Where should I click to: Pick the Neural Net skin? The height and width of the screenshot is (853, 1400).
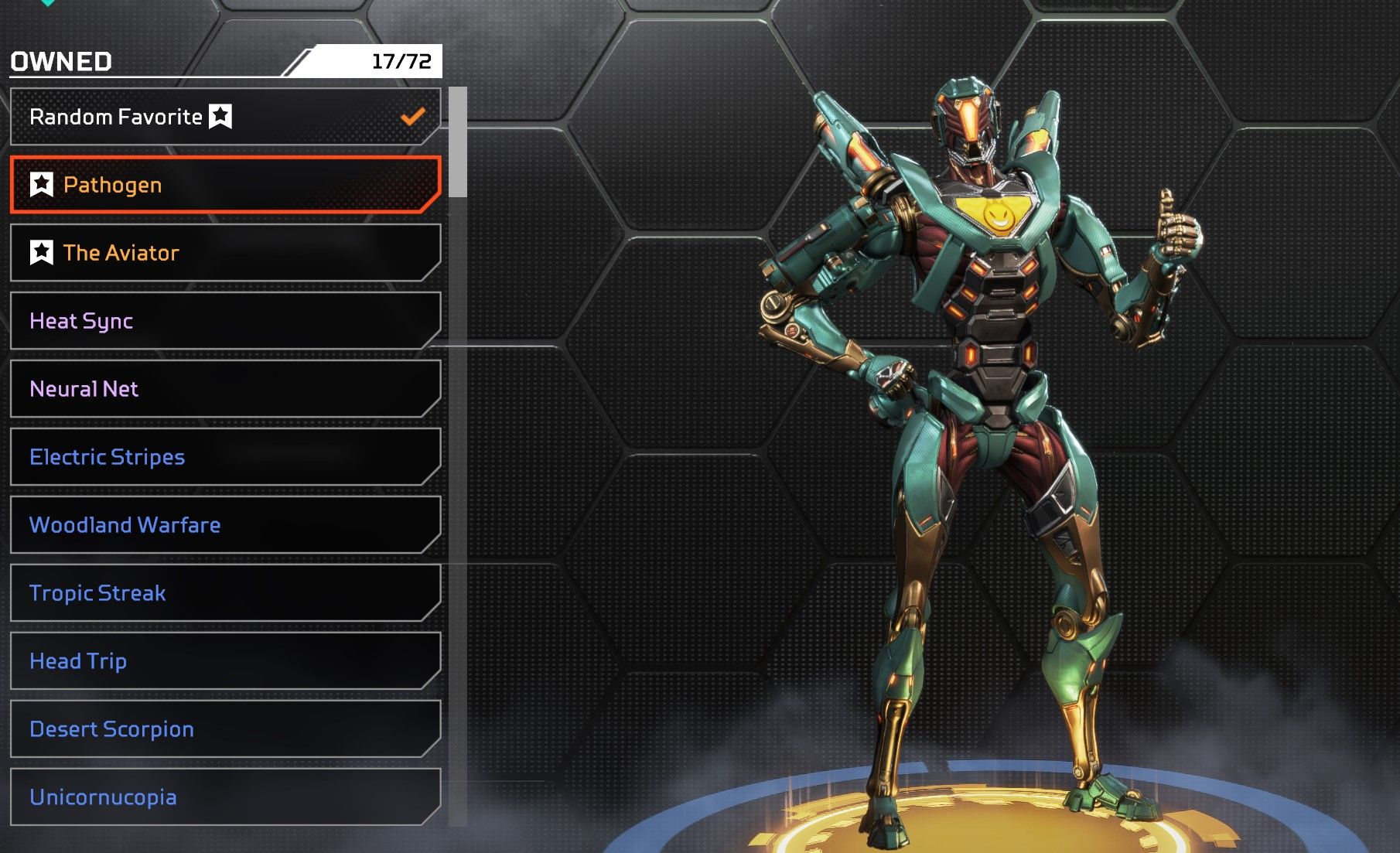coord(224,389)
